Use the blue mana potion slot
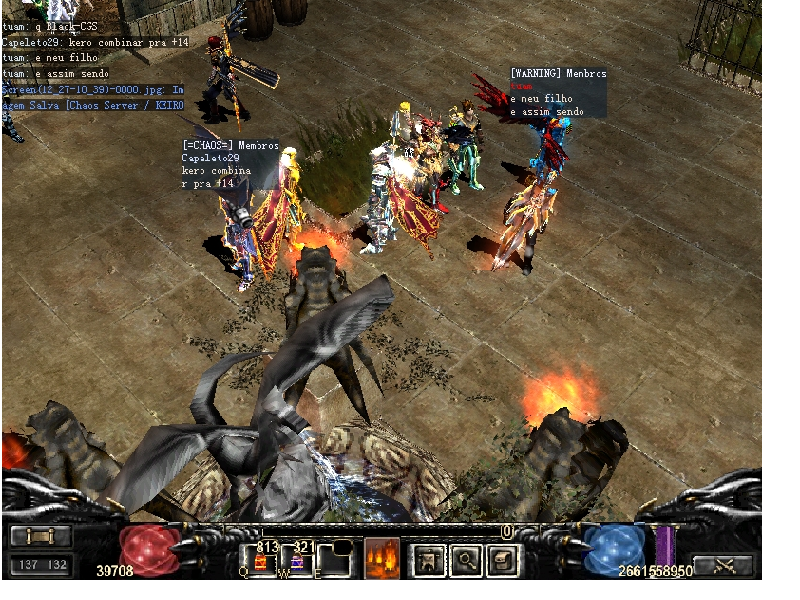 (x=299, y=557)
